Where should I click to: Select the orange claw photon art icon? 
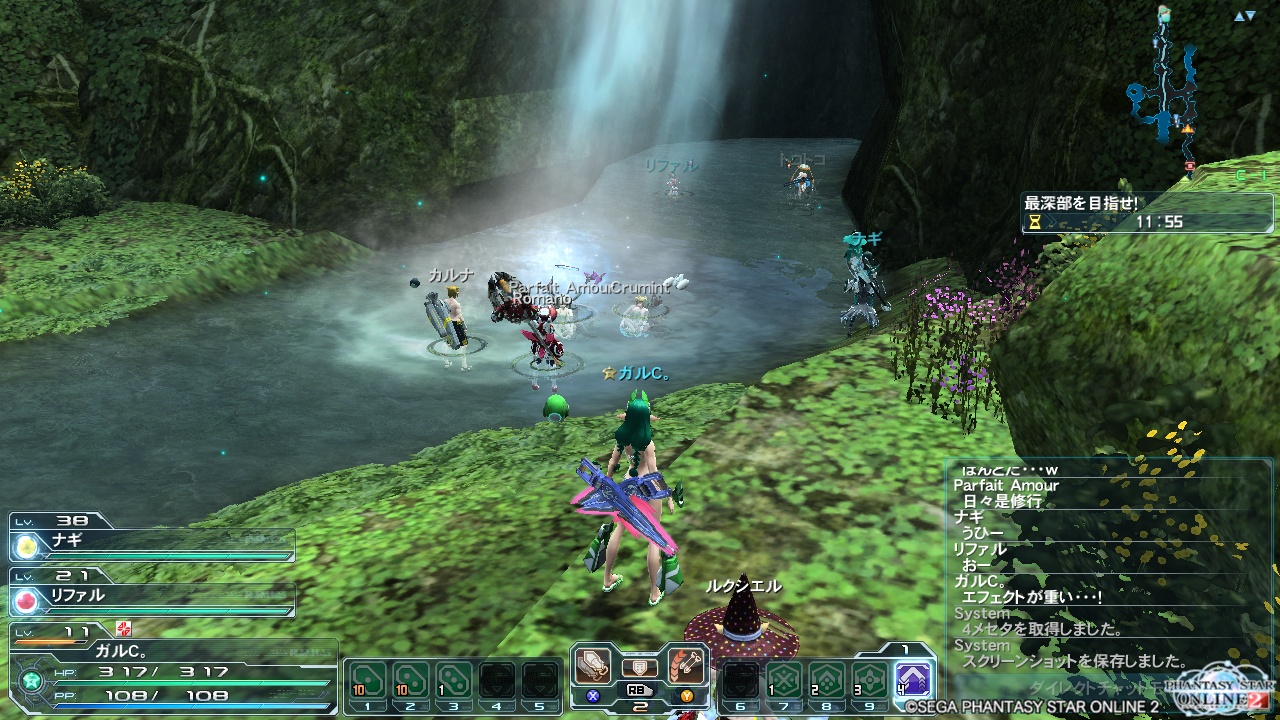(x=687, y=666)
